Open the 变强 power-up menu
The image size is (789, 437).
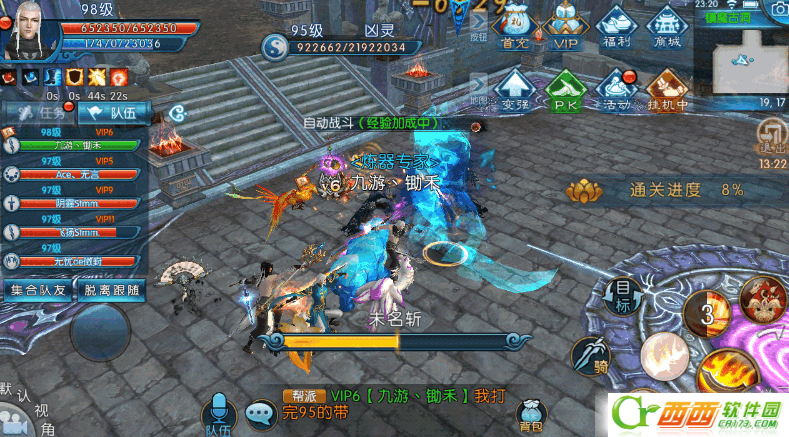tap(515, 88)
